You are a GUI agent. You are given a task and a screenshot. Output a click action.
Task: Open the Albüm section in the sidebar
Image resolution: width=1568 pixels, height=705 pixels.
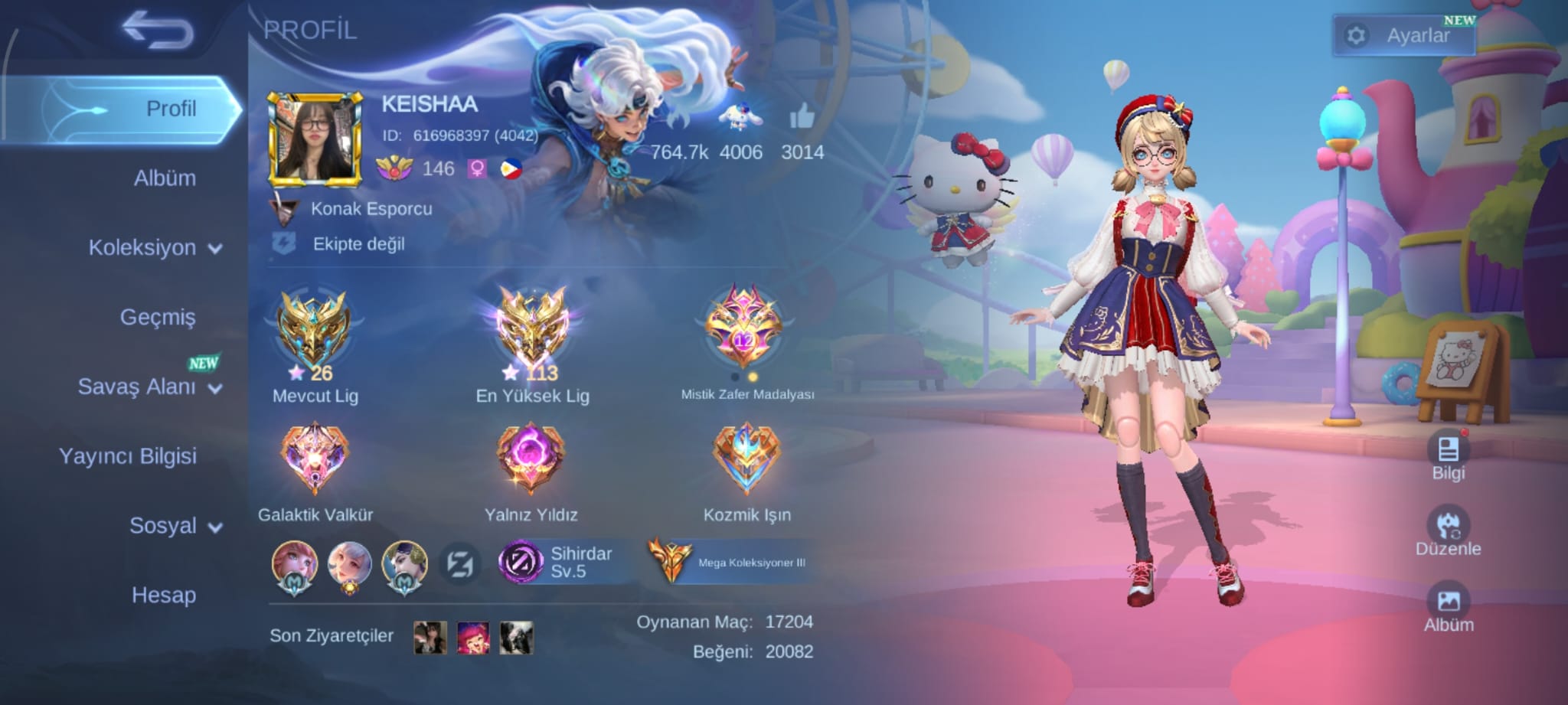point(165,178)
